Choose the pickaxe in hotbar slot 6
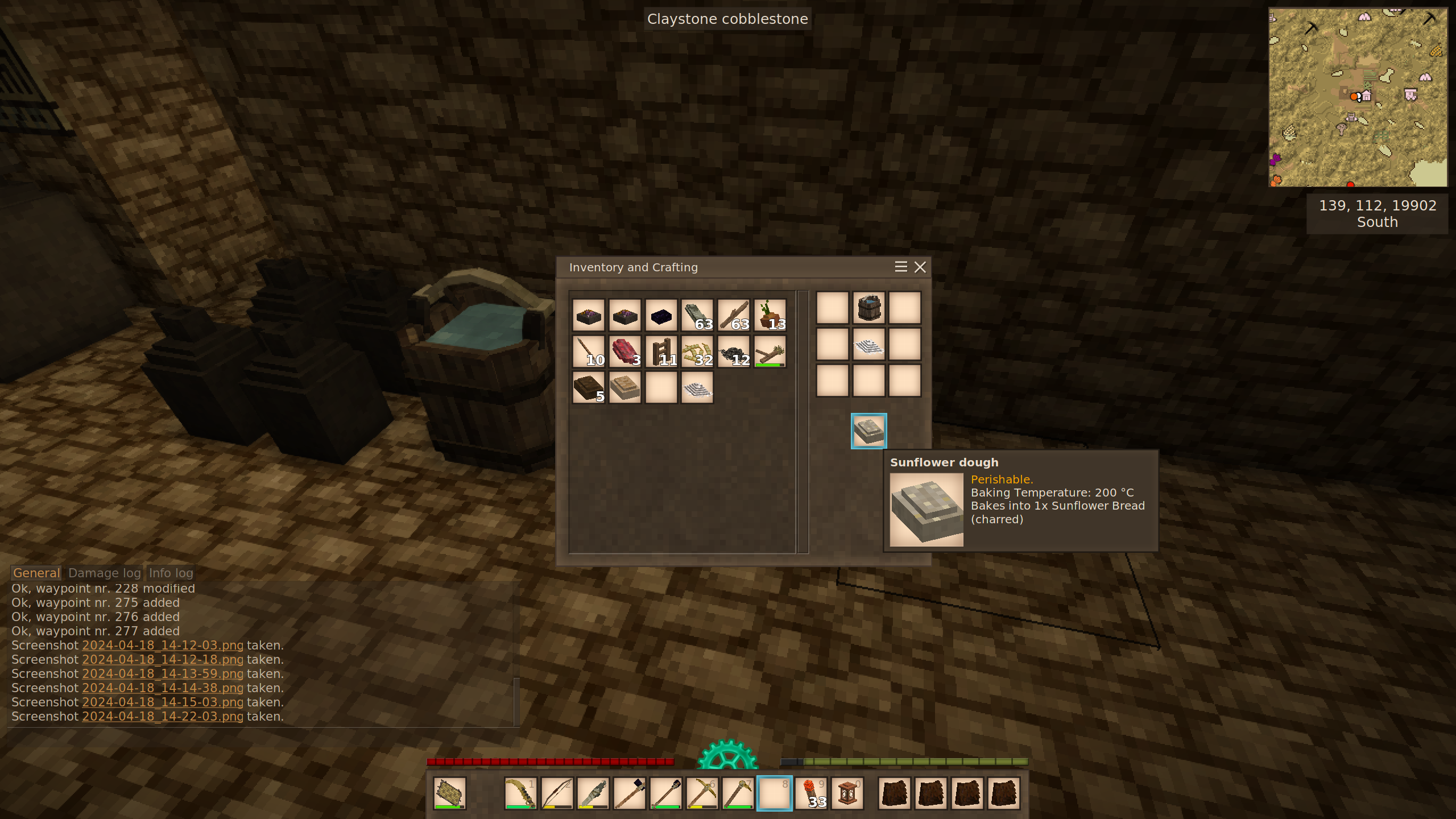Viewport: 1456px width, 819px height. click(x=702, y=793)
